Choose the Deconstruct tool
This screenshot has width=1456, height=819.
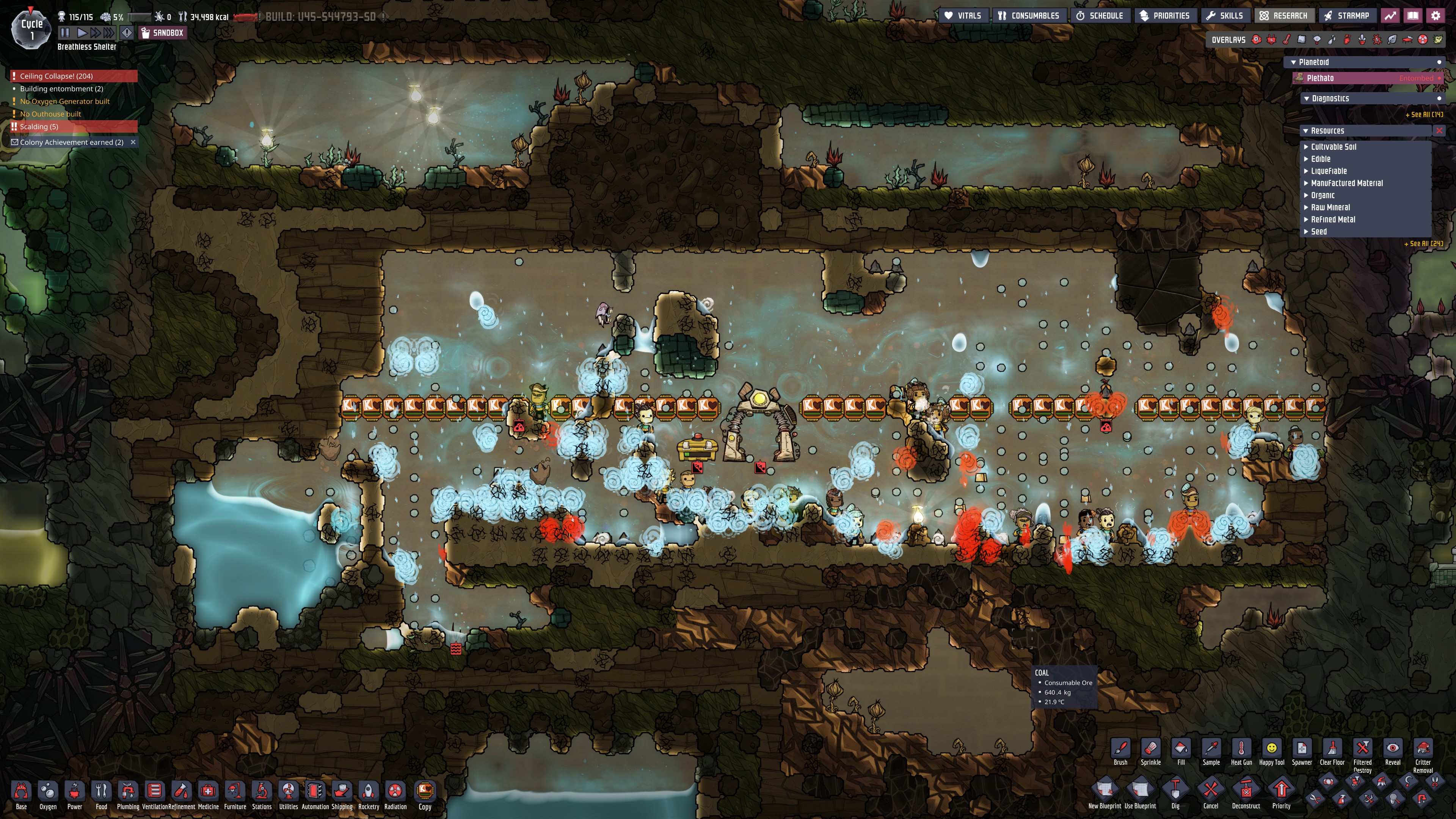click(1246, 791)
